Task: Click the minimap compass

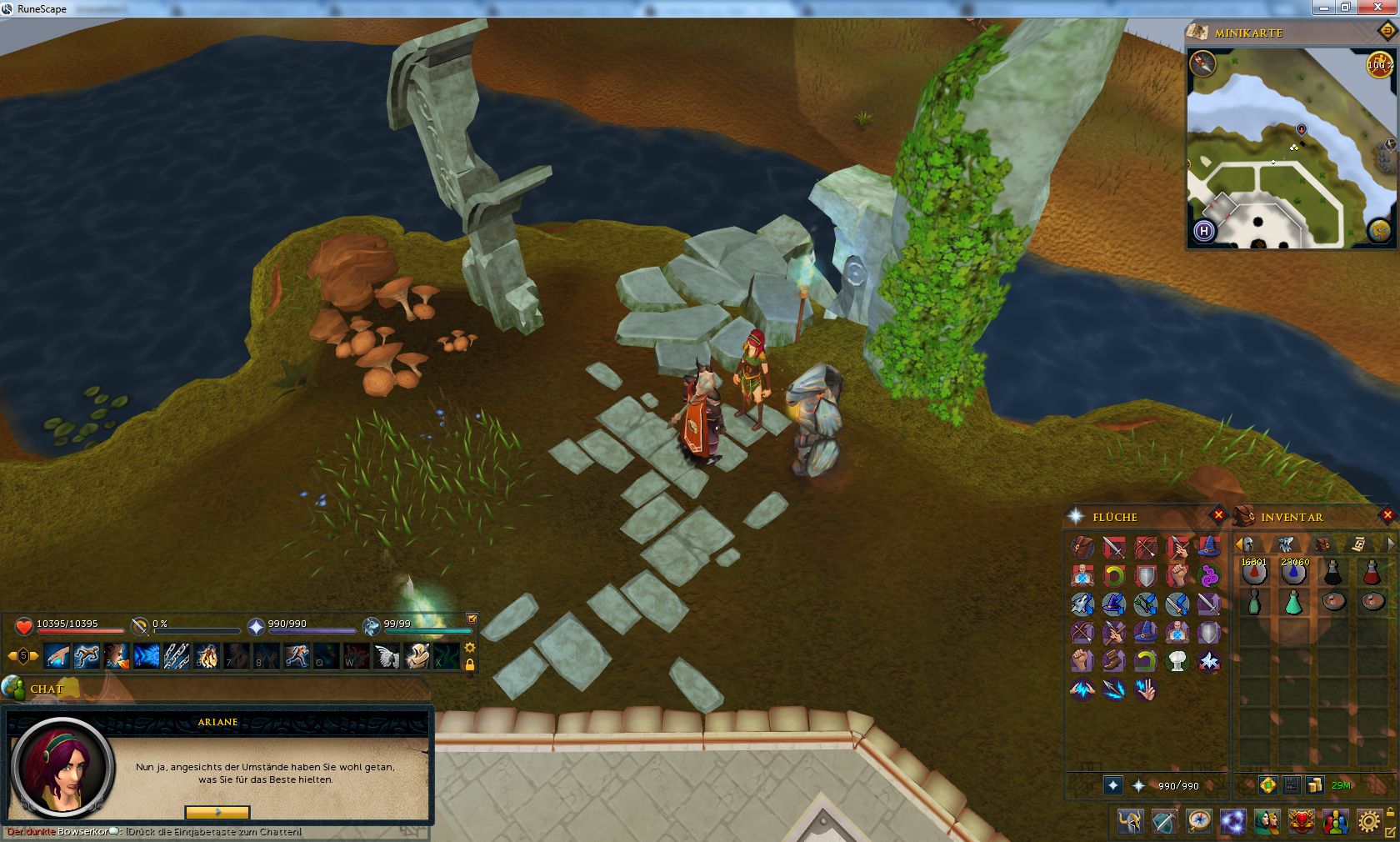Action: click(1202, 64)
